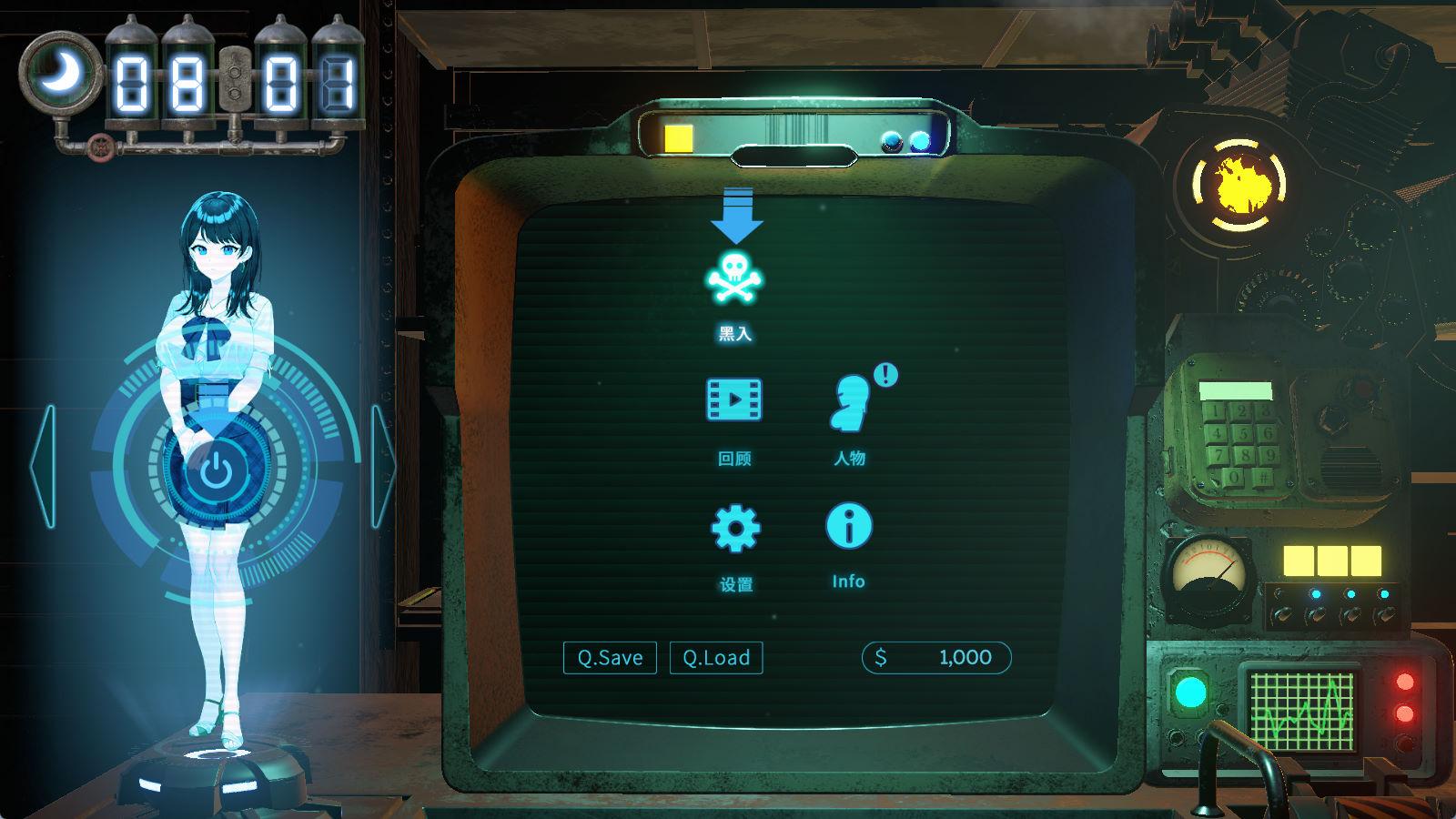Click the Q.Load button

click(x=716, y=657)
